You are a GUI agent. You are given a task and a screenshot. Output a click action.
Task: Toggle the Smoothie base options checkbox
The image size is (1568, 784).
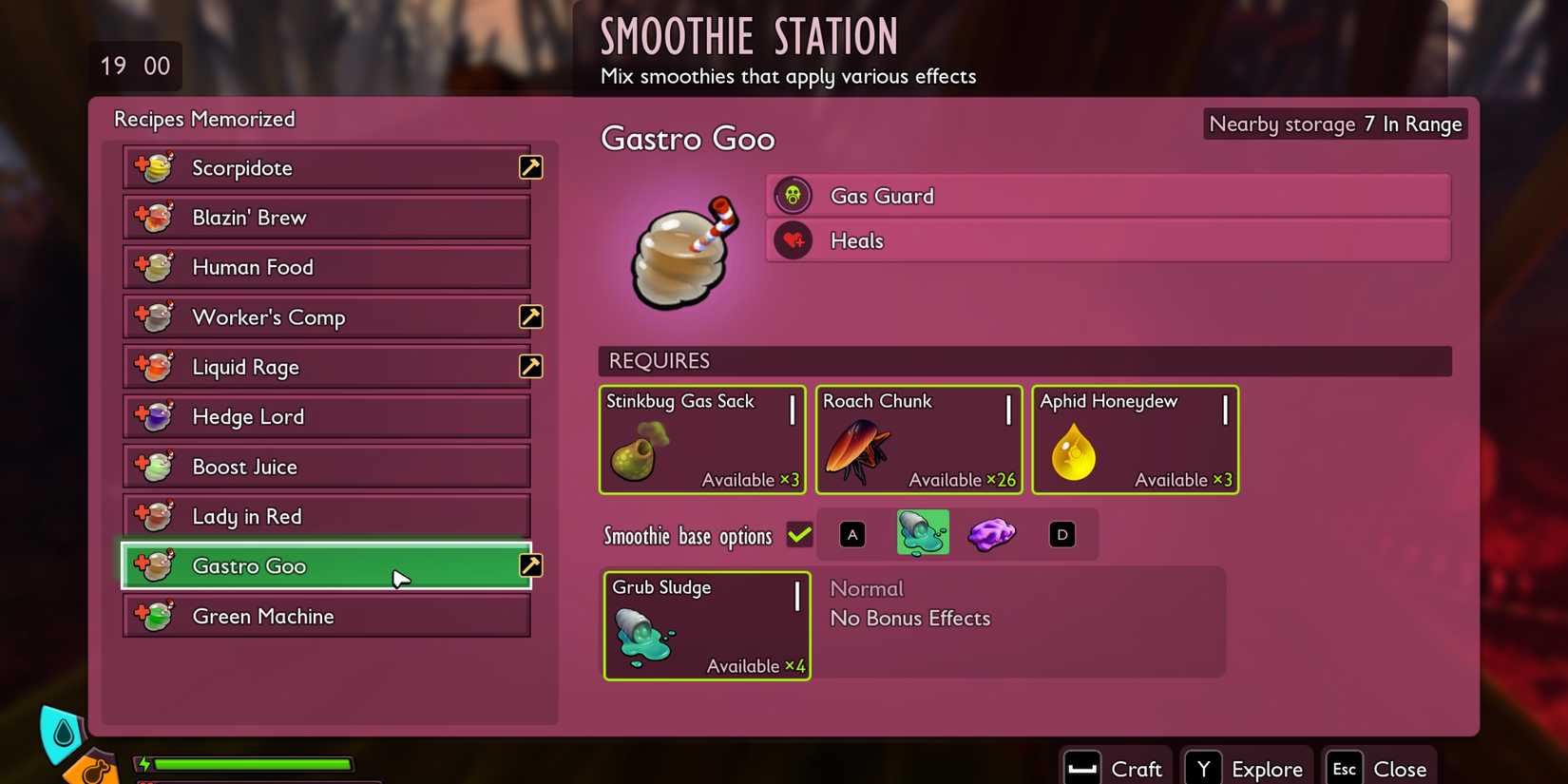point(799,534)
